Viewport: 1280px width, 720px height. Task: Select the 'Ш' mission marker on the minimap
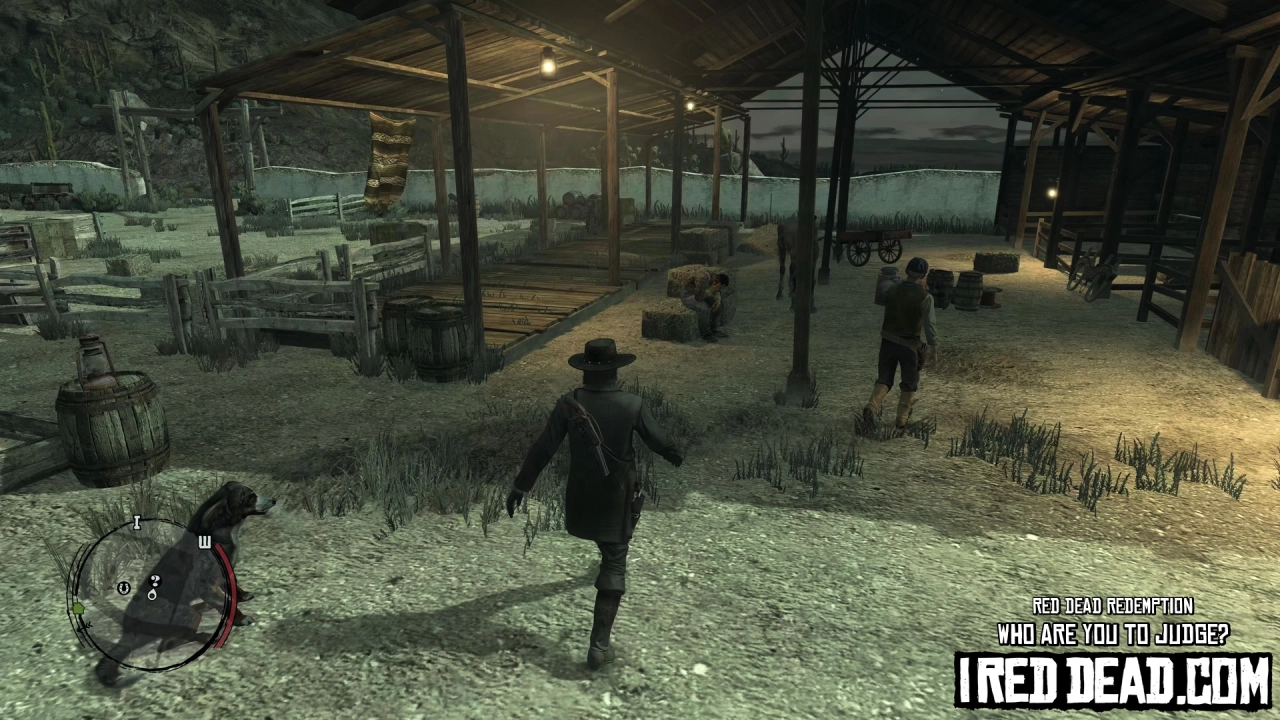[207, 542]
